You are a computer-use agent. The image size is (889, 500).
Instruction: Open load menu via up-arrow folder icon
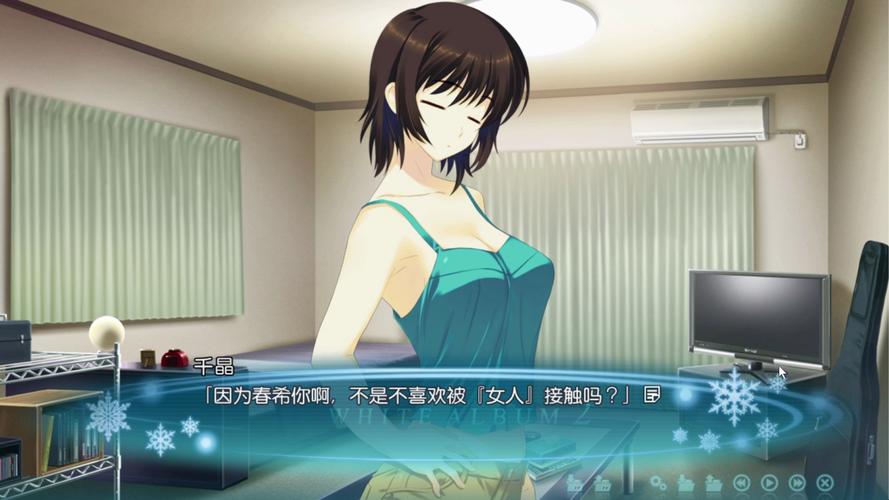tap(714, 483)
